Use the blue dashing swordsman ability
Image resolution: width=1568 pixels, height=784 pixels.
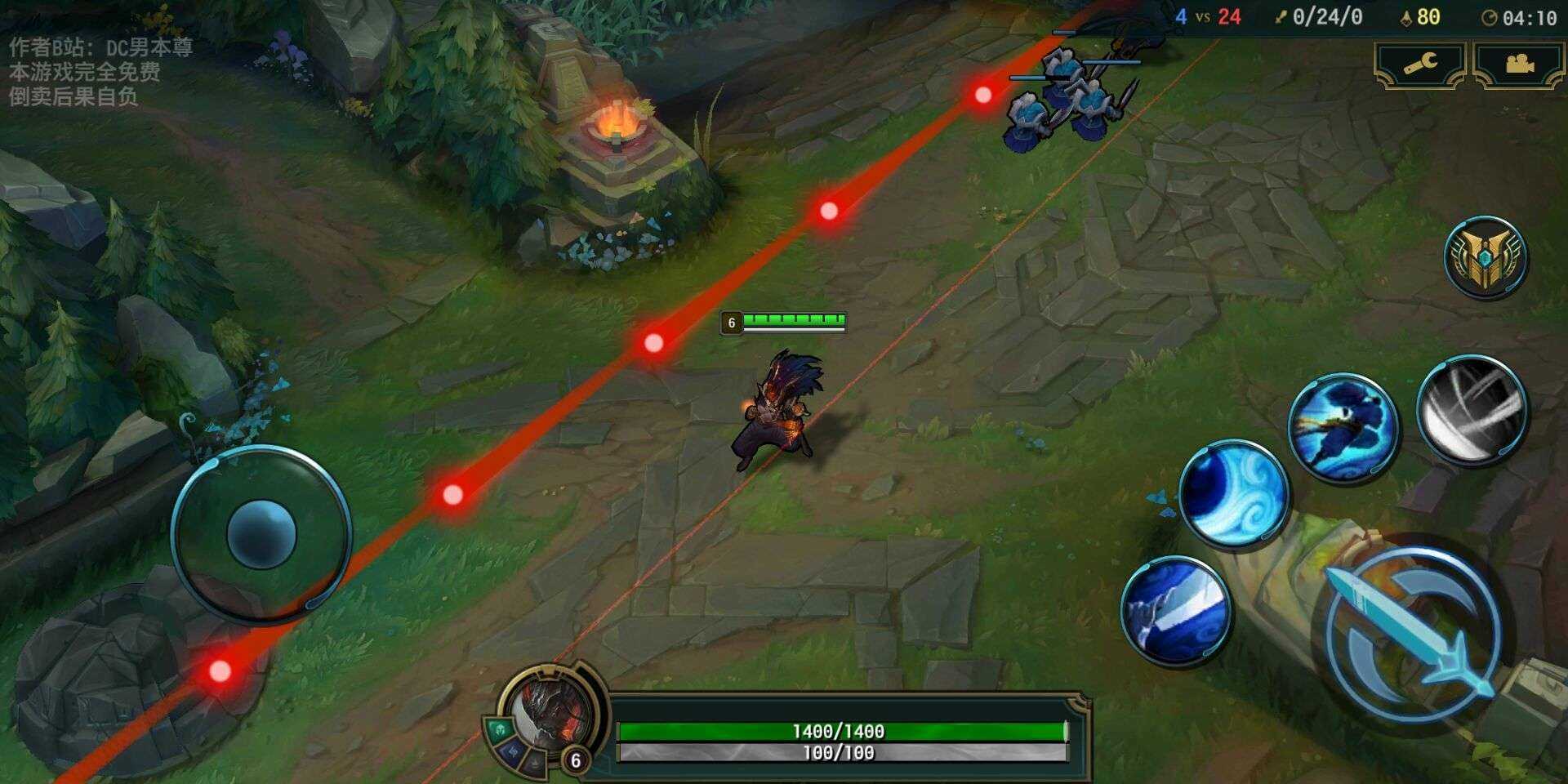click(x=1343, y=427)
